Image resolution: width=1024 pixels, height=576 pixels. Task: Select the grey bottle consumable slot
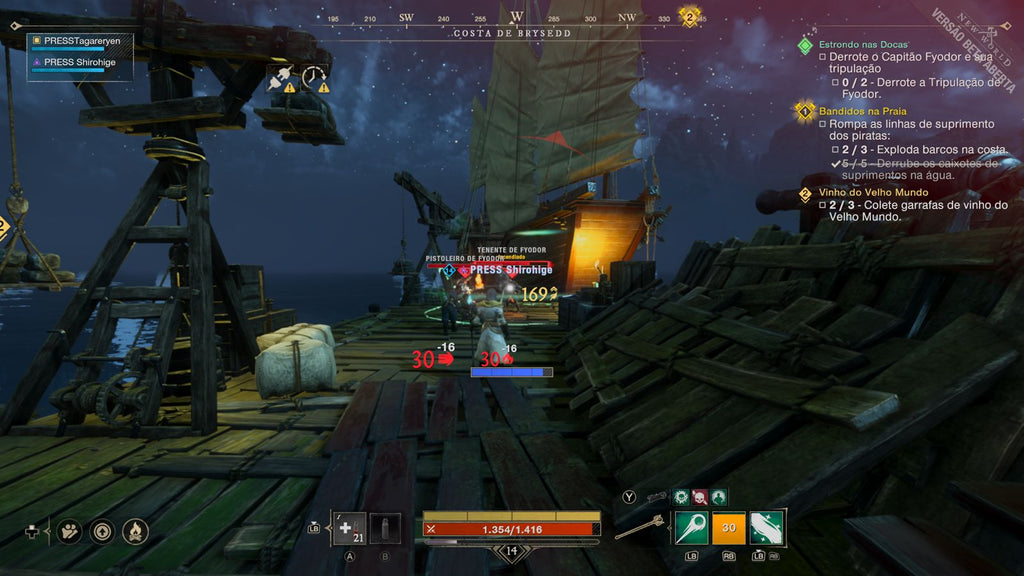tap(385, 528)
